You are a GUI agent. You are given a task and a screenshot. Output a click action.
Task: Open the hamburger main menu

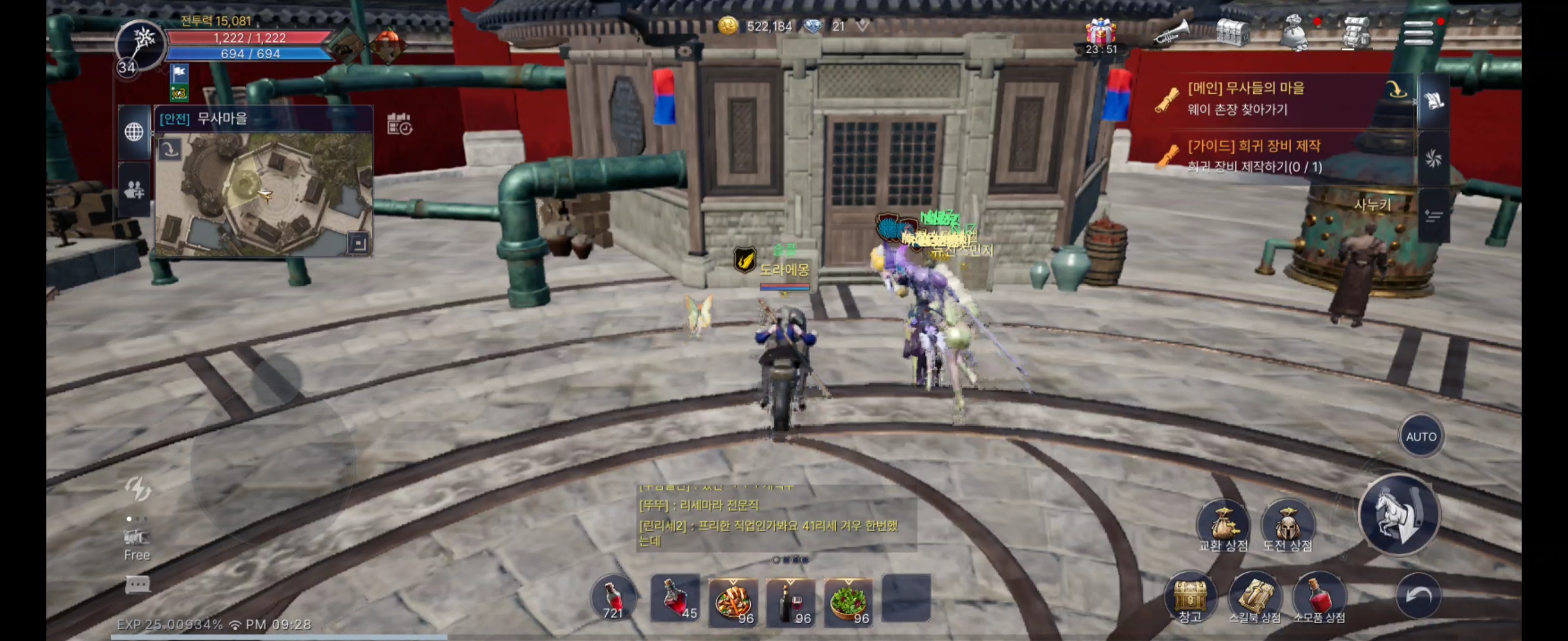(x=1418, y=32)
